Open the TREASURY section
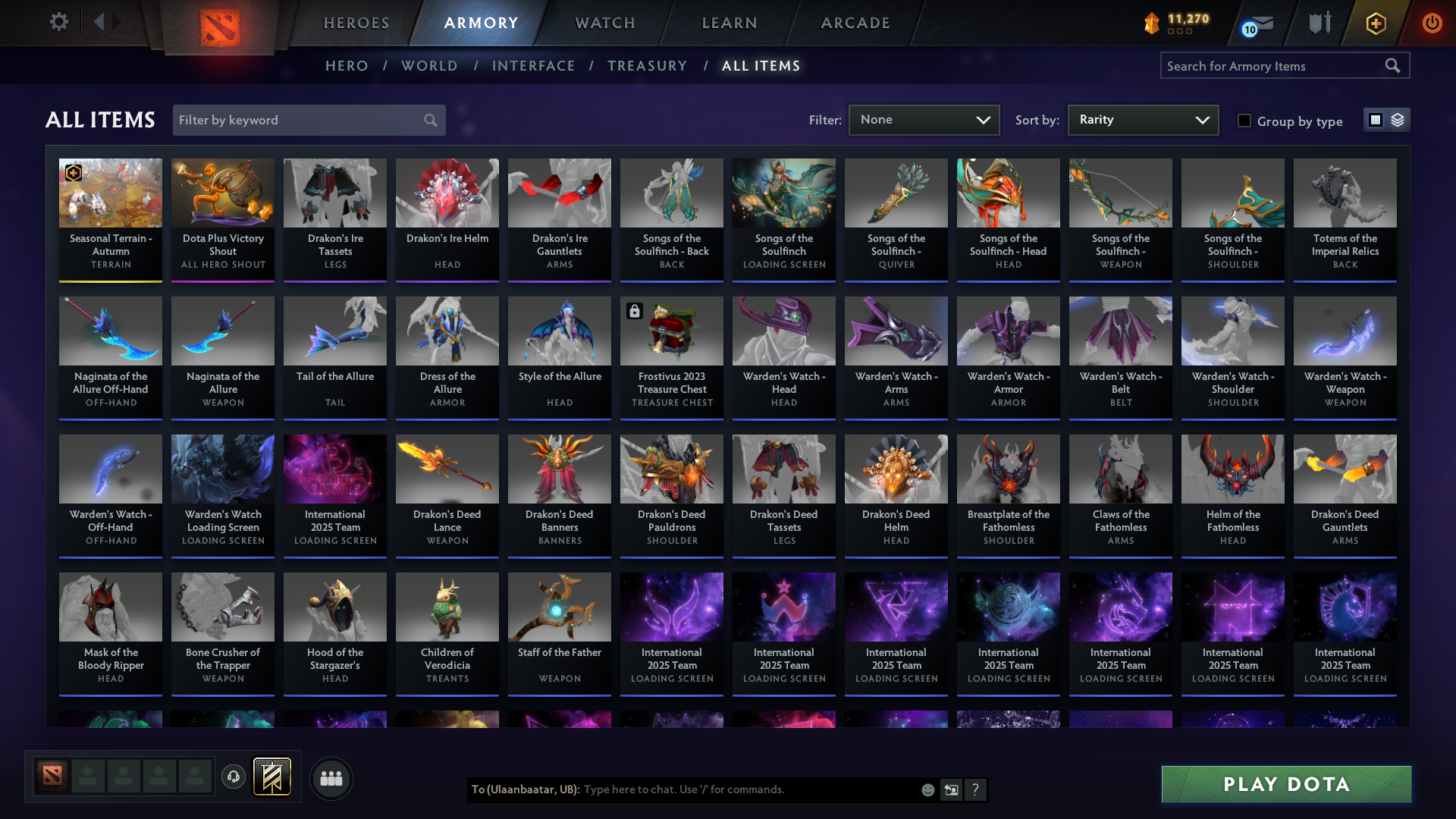The image size is (1456, 819). tap(648, 66)
